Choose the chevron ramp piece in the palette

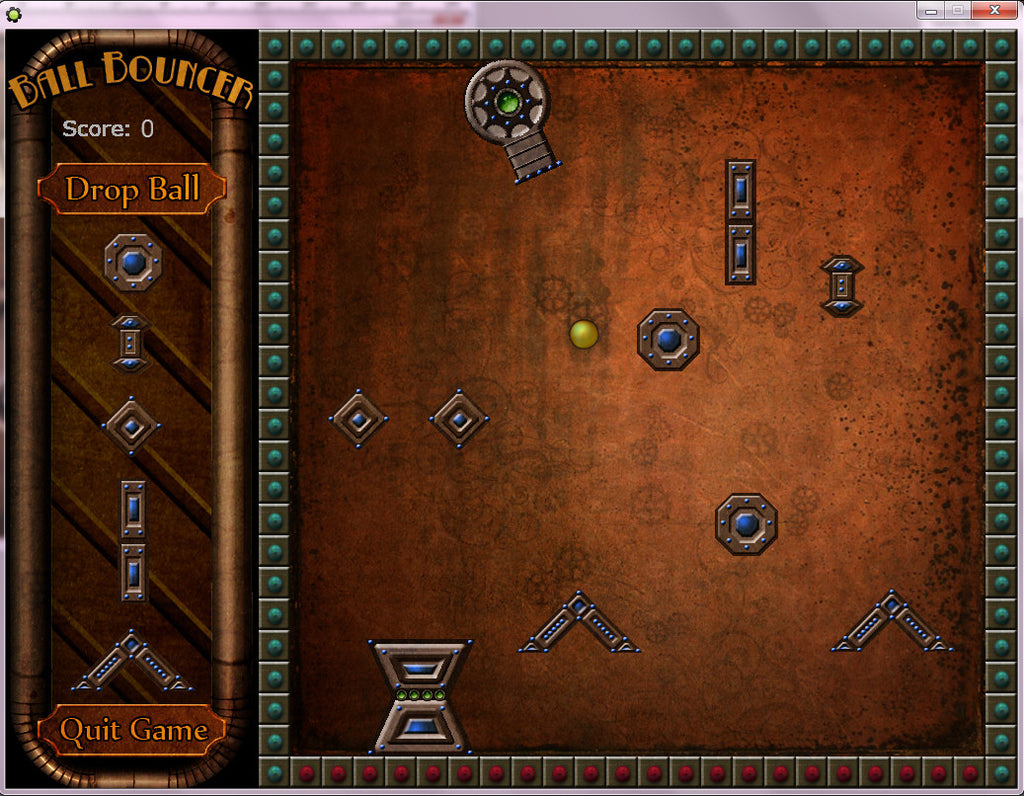132,661
